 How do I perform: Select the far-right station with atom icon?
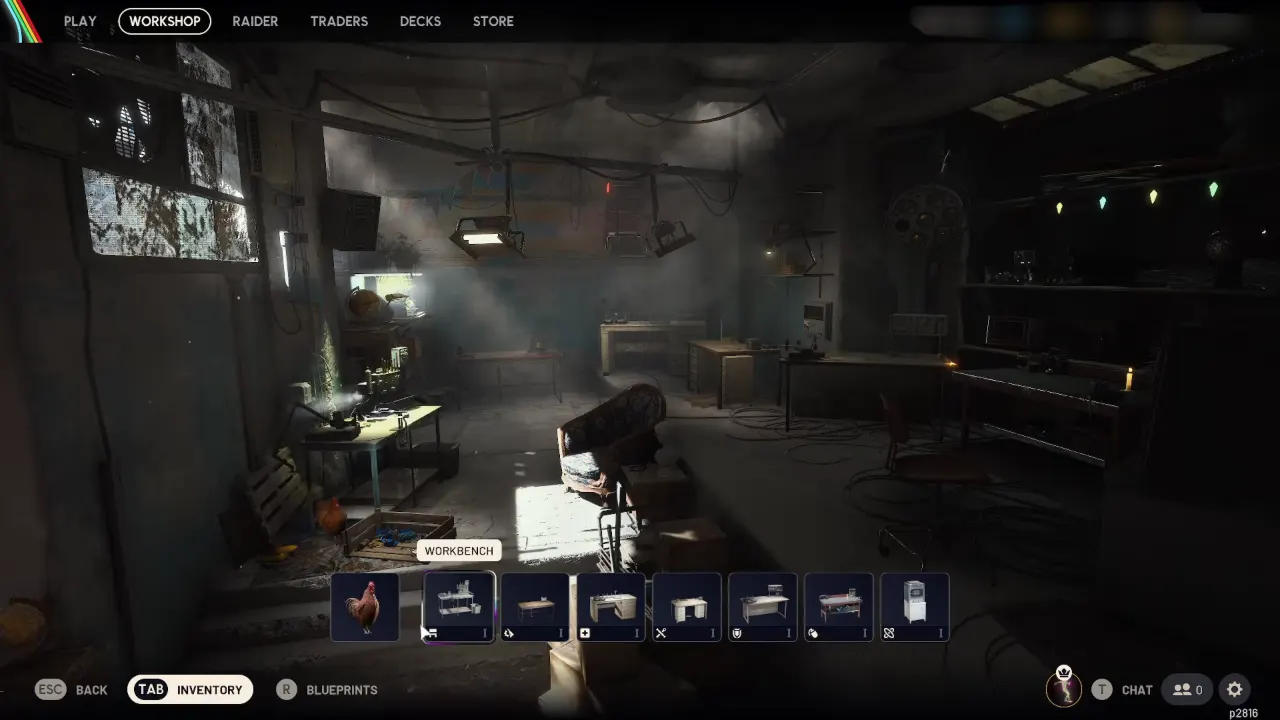pos(914,605)
